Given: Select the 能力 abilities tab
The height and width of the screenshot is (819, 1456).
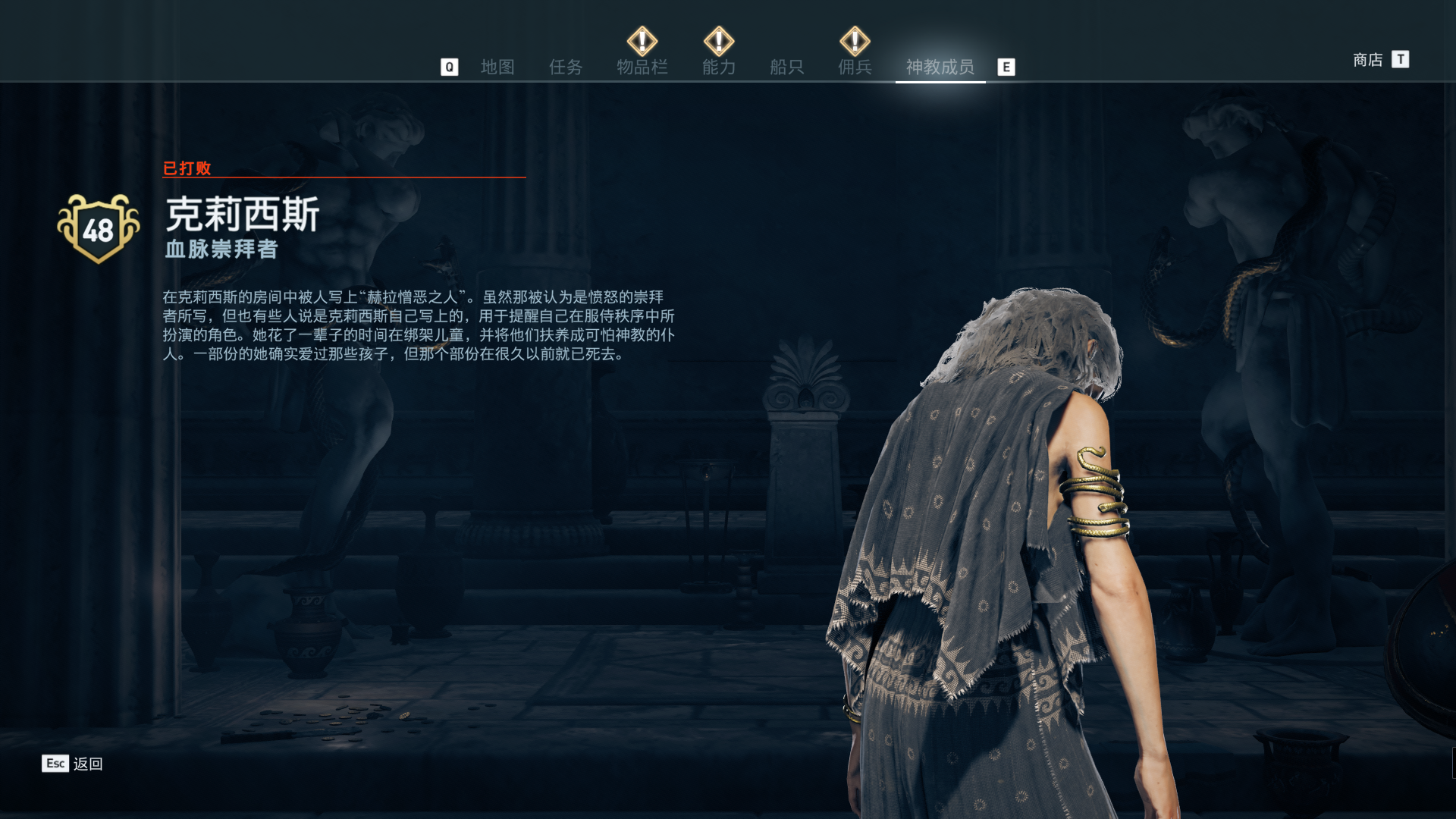Looking at the screenshot, I should [x=719, y=67].
